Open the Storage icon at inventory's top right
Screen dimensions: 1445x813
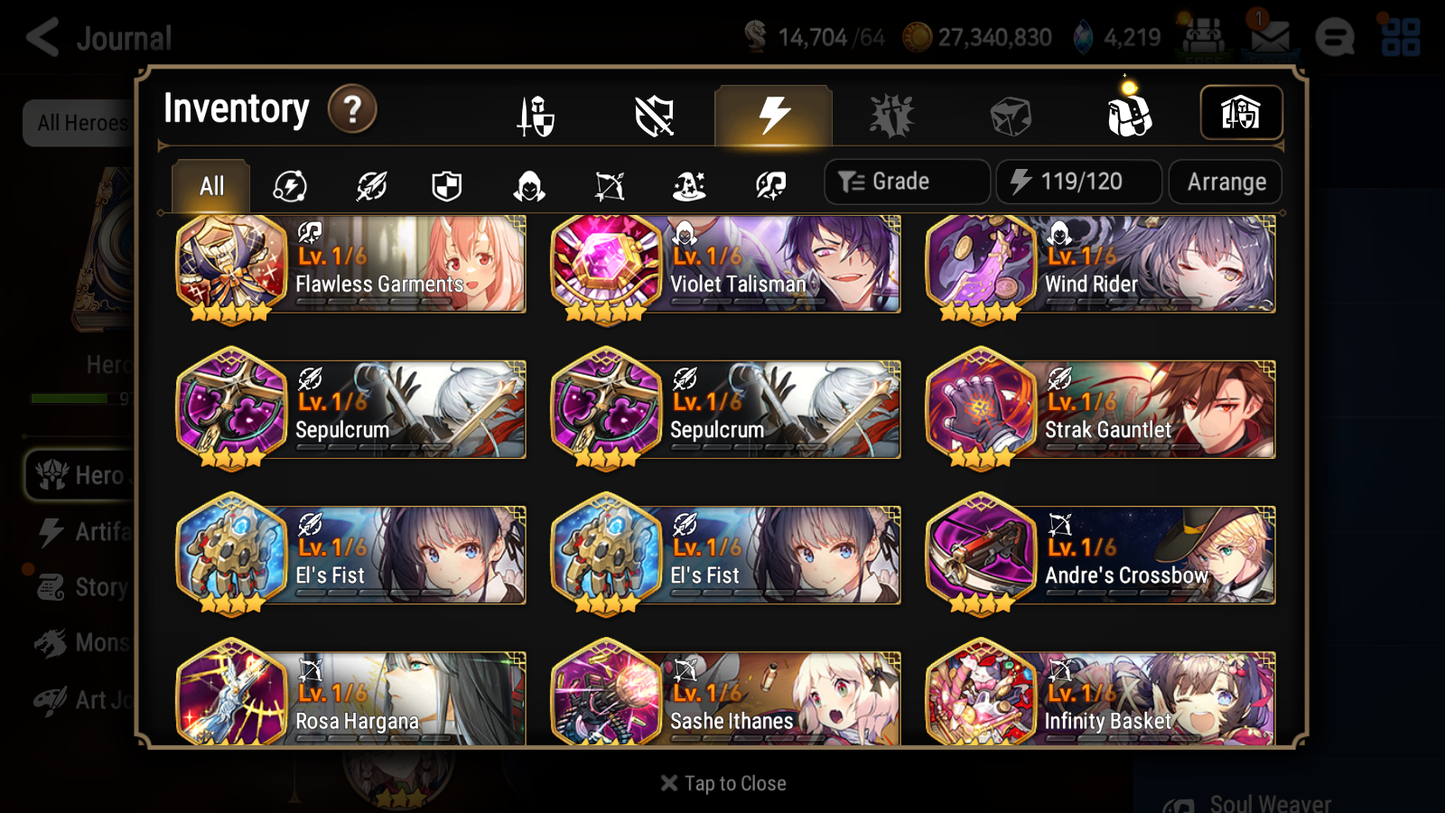coord(1241,113)
